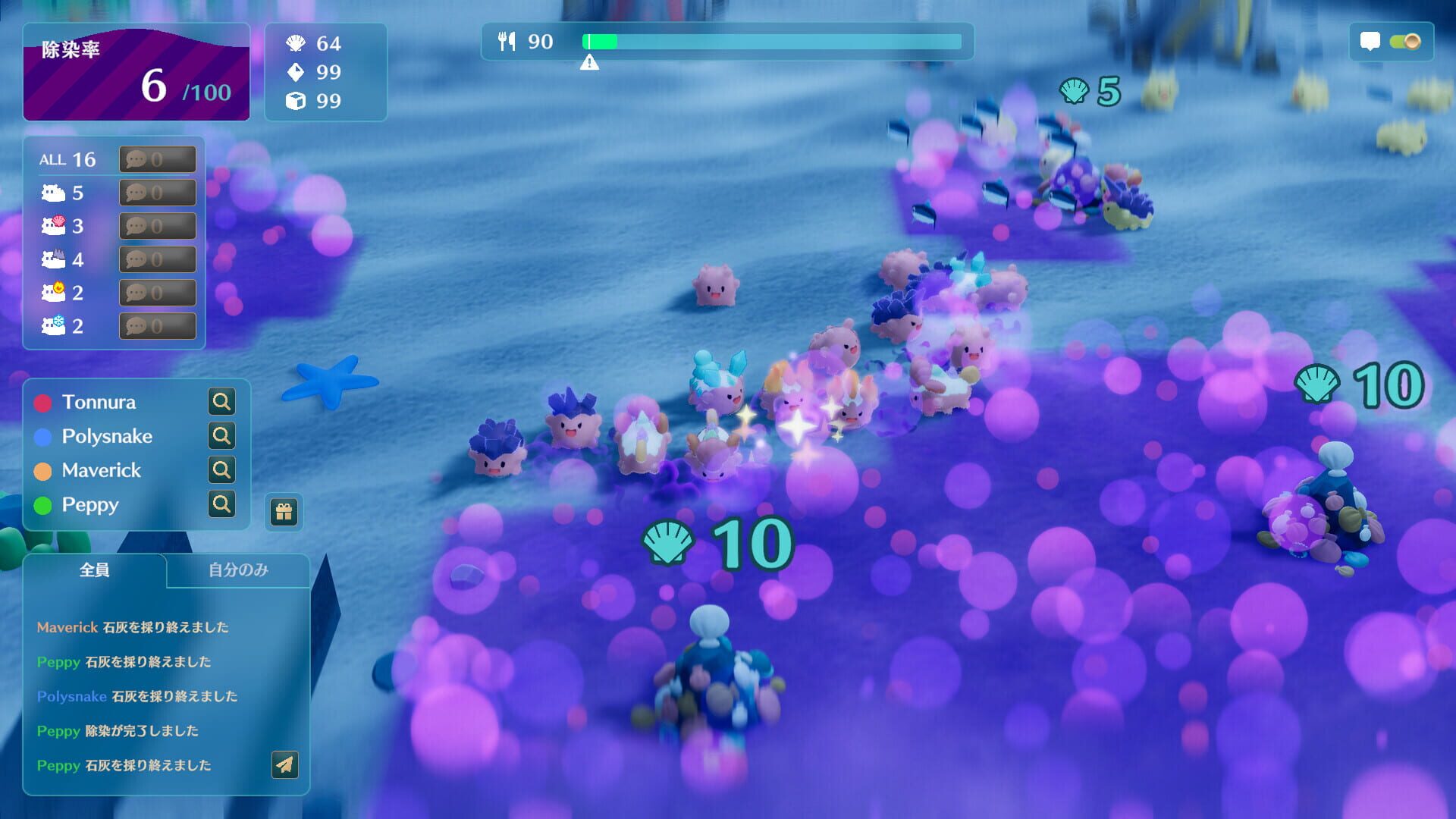Toggle the chat notification switch top right

point(1407,42)
